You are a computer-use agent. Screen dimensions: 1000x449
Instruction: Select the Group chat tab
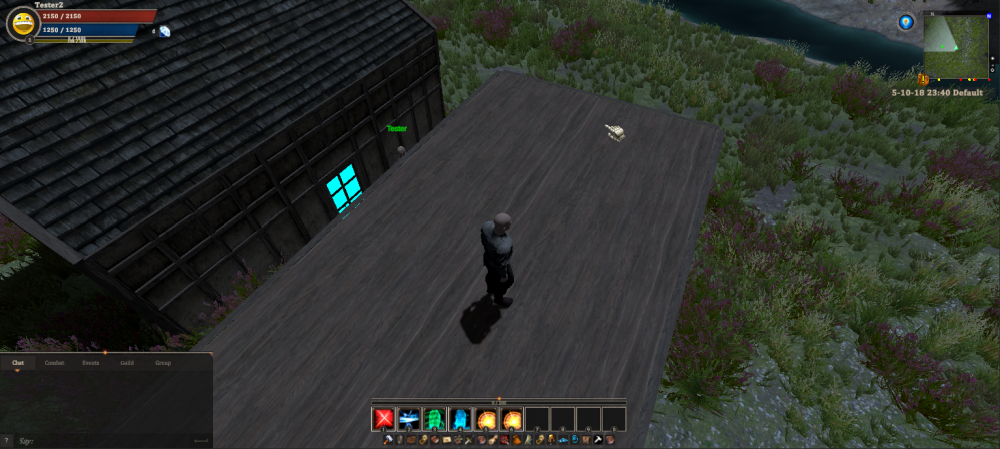162,363
